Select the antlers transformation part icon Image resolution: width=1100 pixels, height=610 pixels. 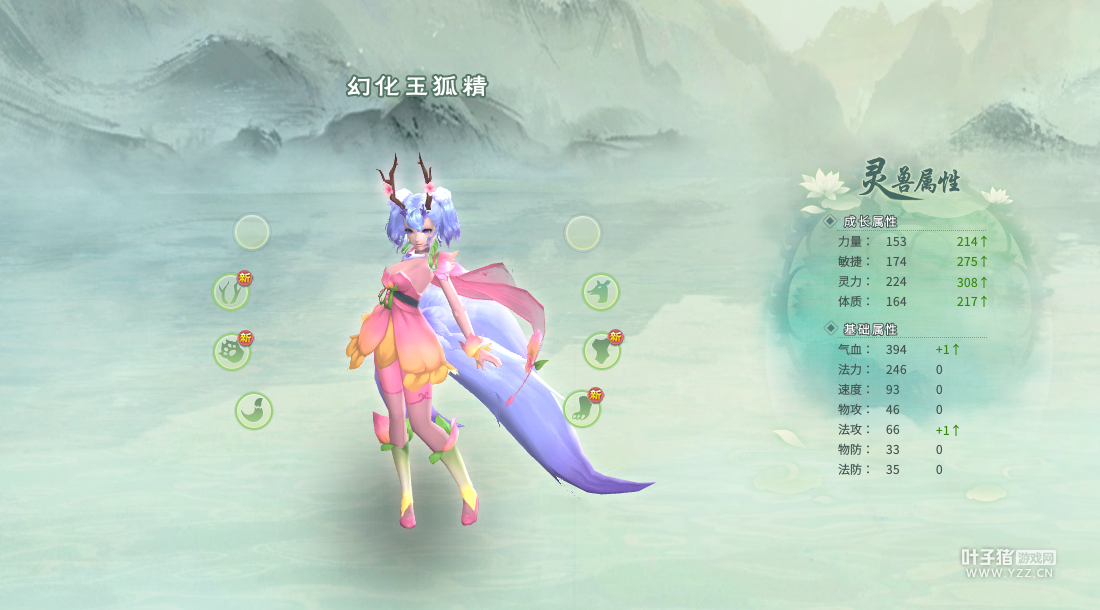(231, 293)
